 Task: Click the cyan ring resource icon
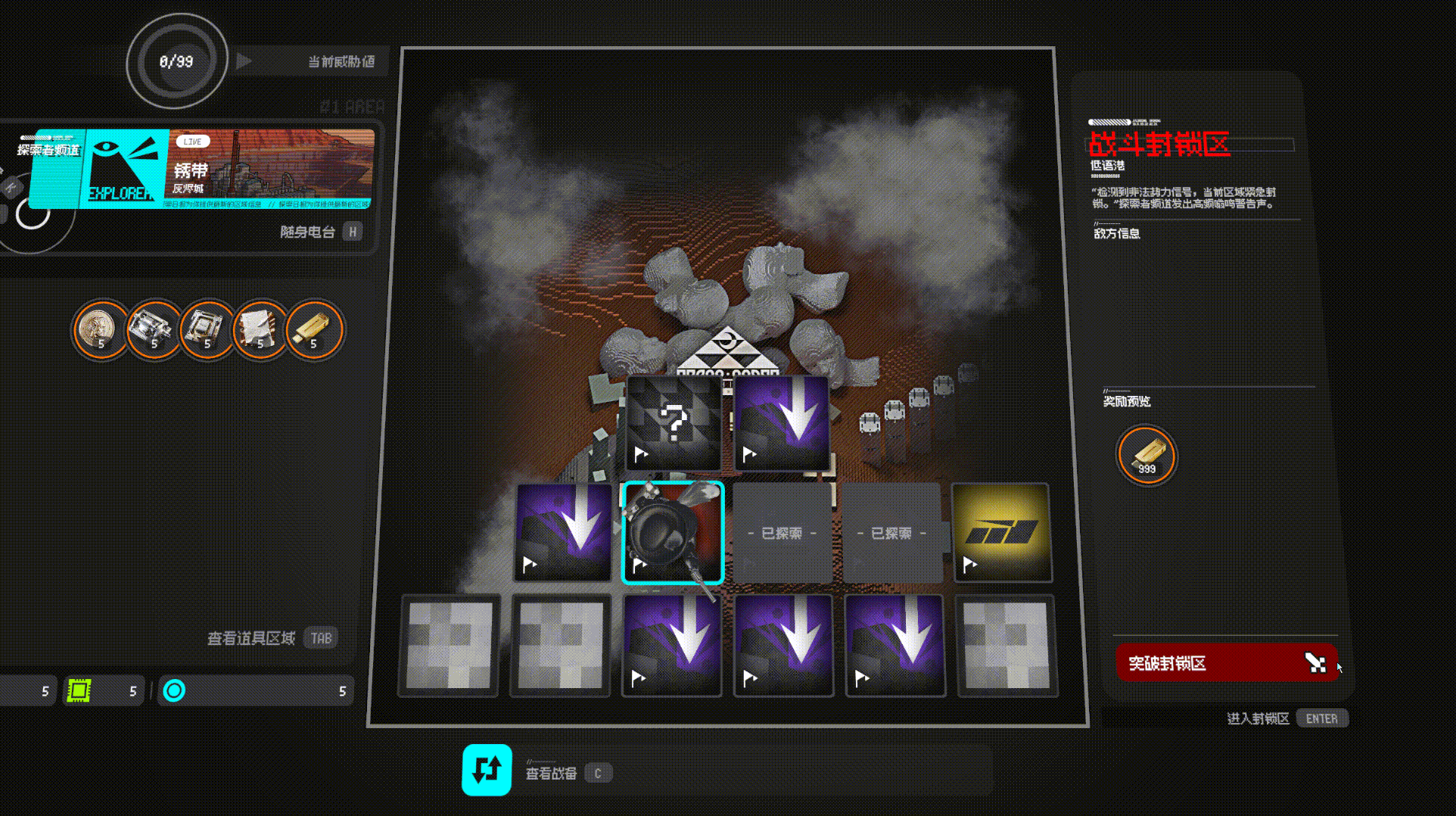[174, 690]
